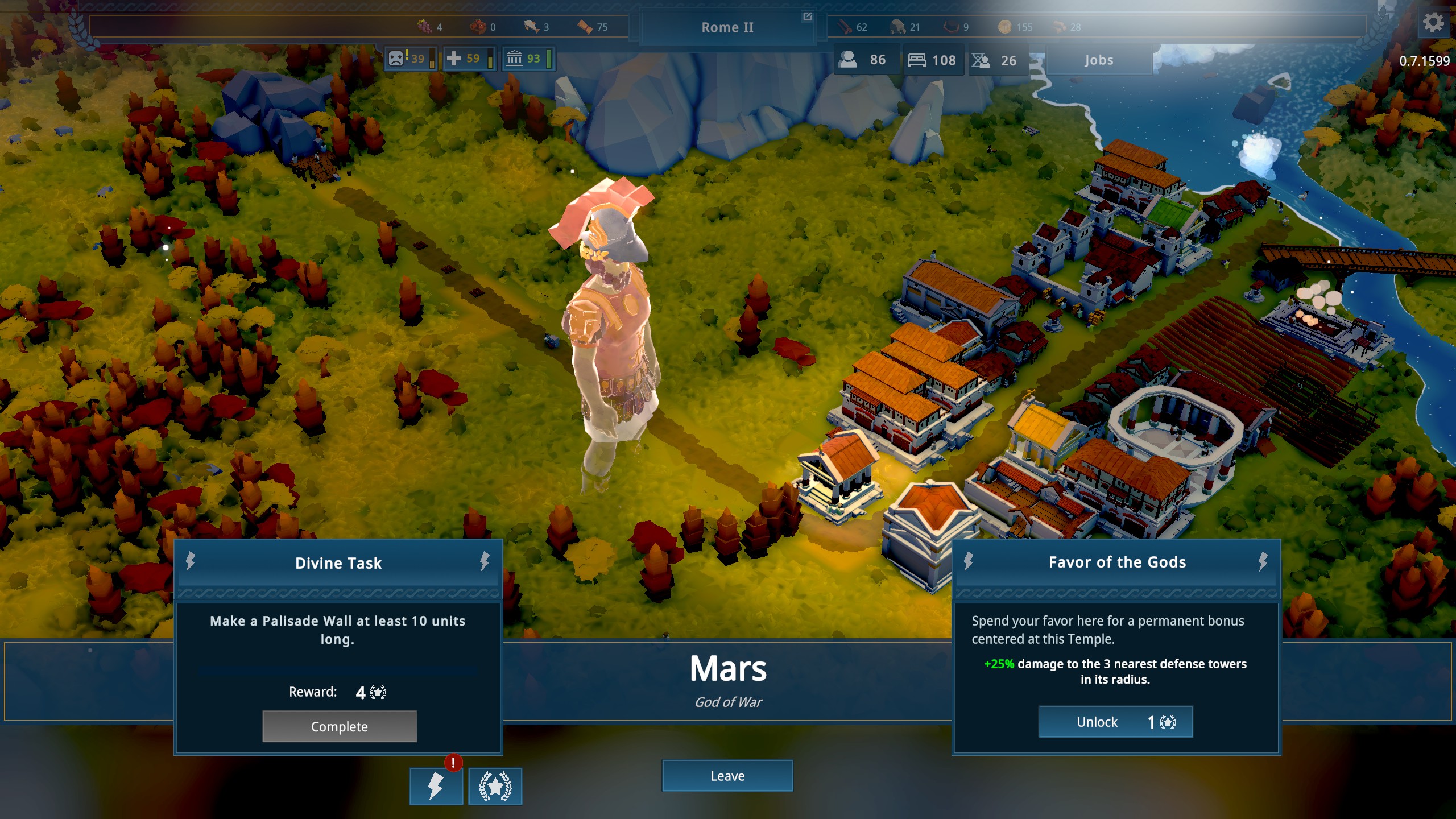The image size is (1456, 819).
Task: Unlock the Favor of the Gods bonus
Action: coord(1115,722)
